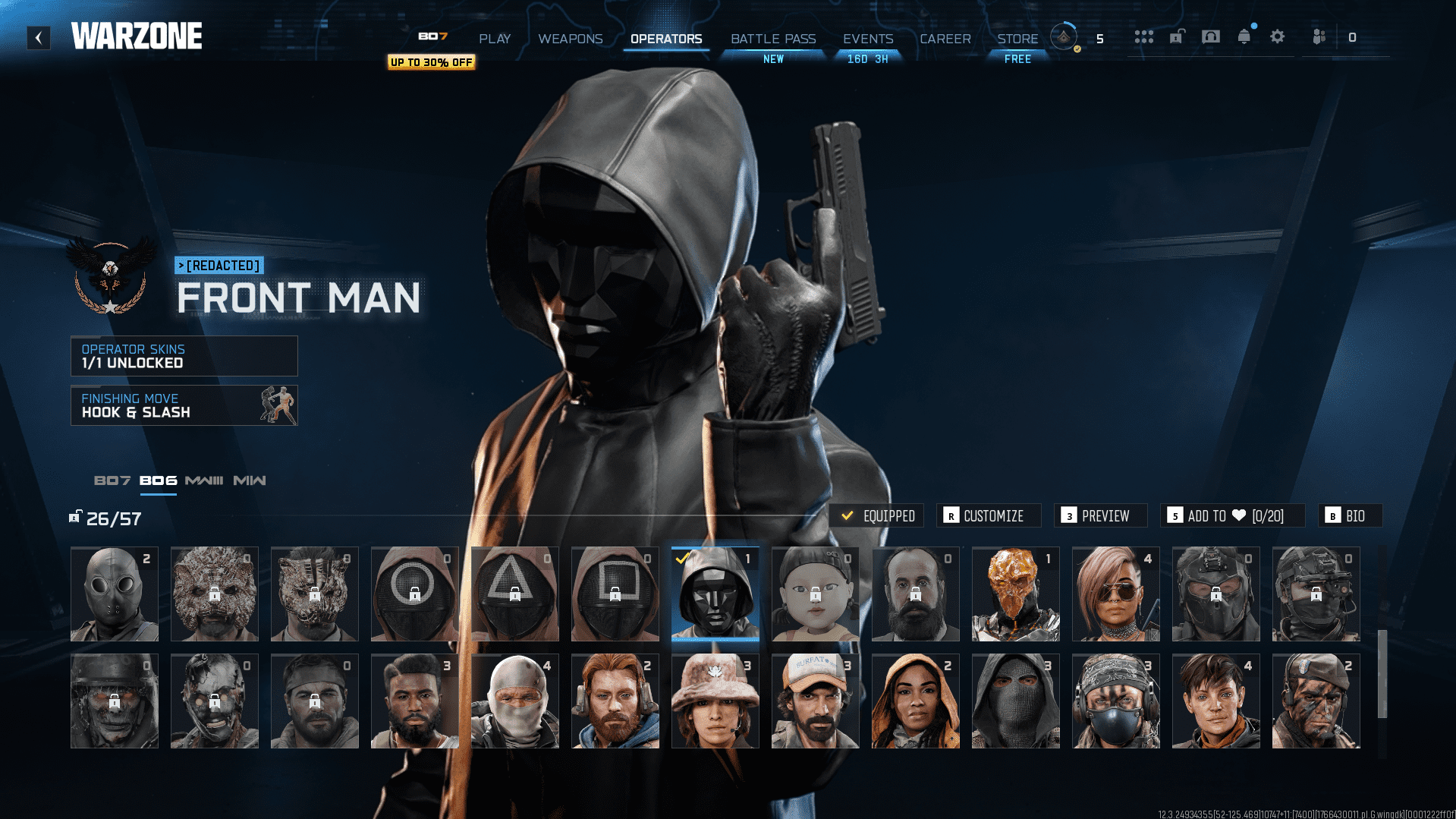Select the Young-hee doll operator thumbnail
The width and height of the screenshot is (1456, 819).
pos(815,594)
